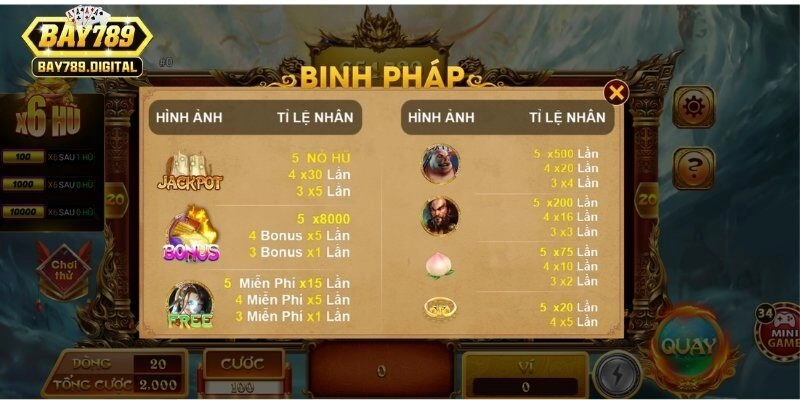Spin the reels with the QUAY button
The image size is (800, 400).
click(x=688, y=347)
